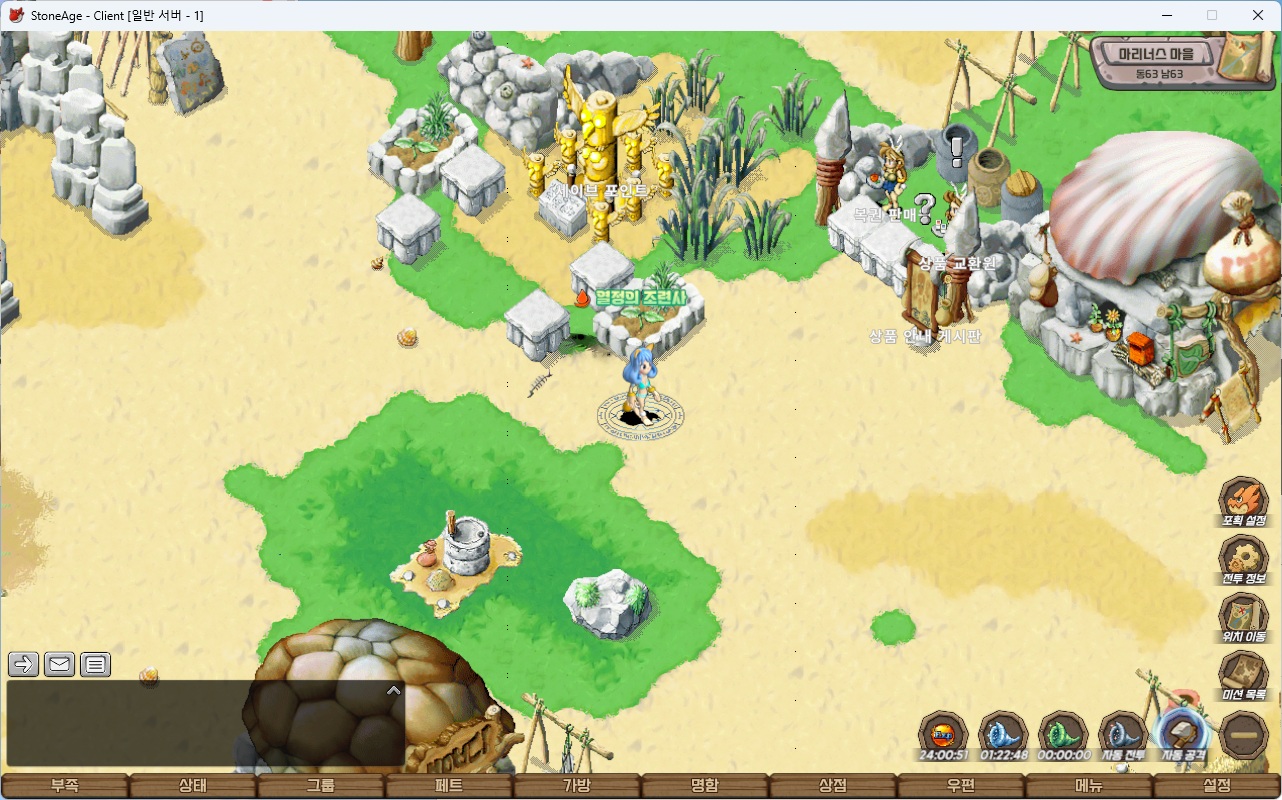Open the 페트 (pet) menu
This screenshot has width=1282, height=800.
coord(449,786)
